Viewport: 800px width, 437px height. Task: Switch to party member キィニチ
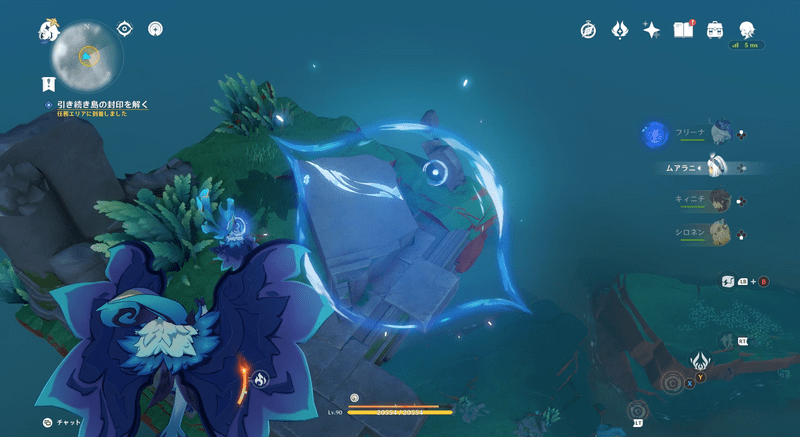[718, 200]
